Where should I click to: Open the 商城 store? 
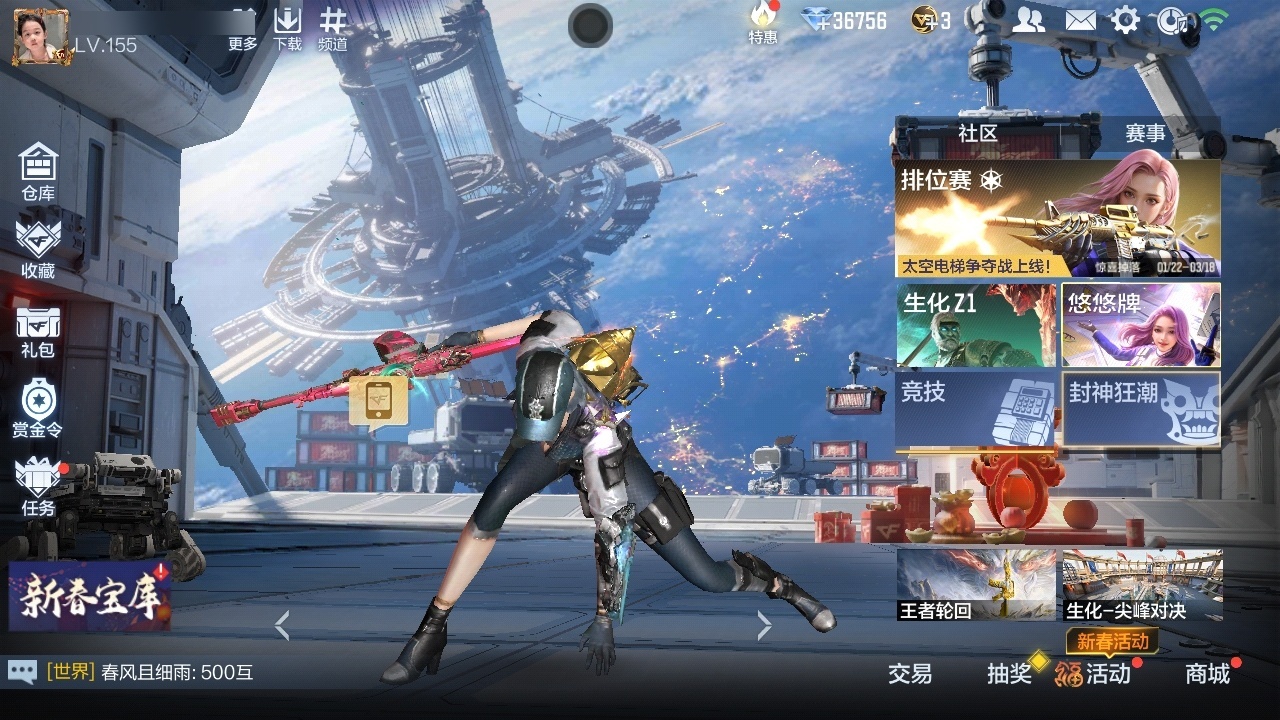click(1208, 673)
